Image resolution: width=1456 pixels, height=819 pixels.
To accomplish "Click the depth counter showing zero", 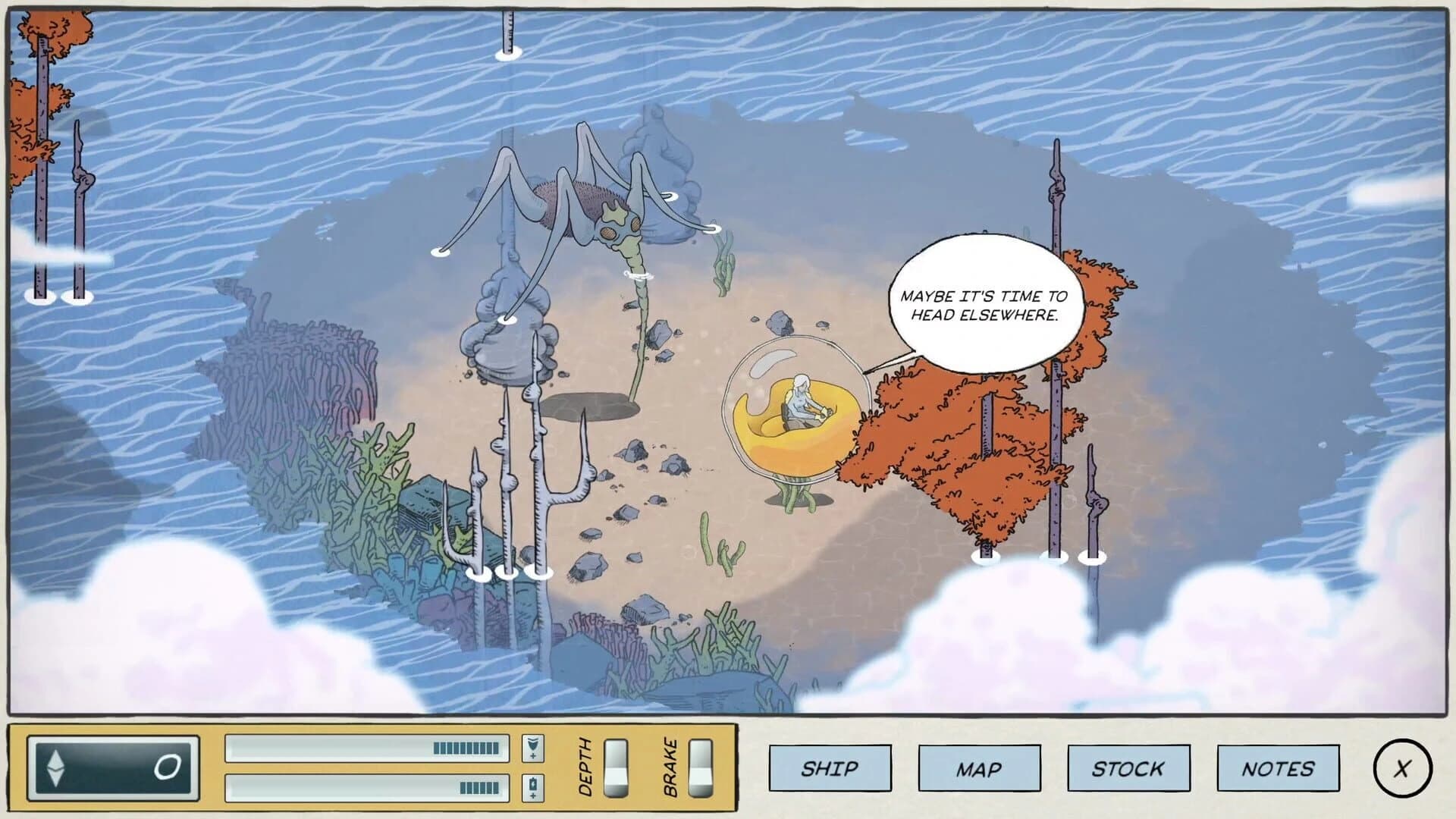I will (x=168, y=767).
